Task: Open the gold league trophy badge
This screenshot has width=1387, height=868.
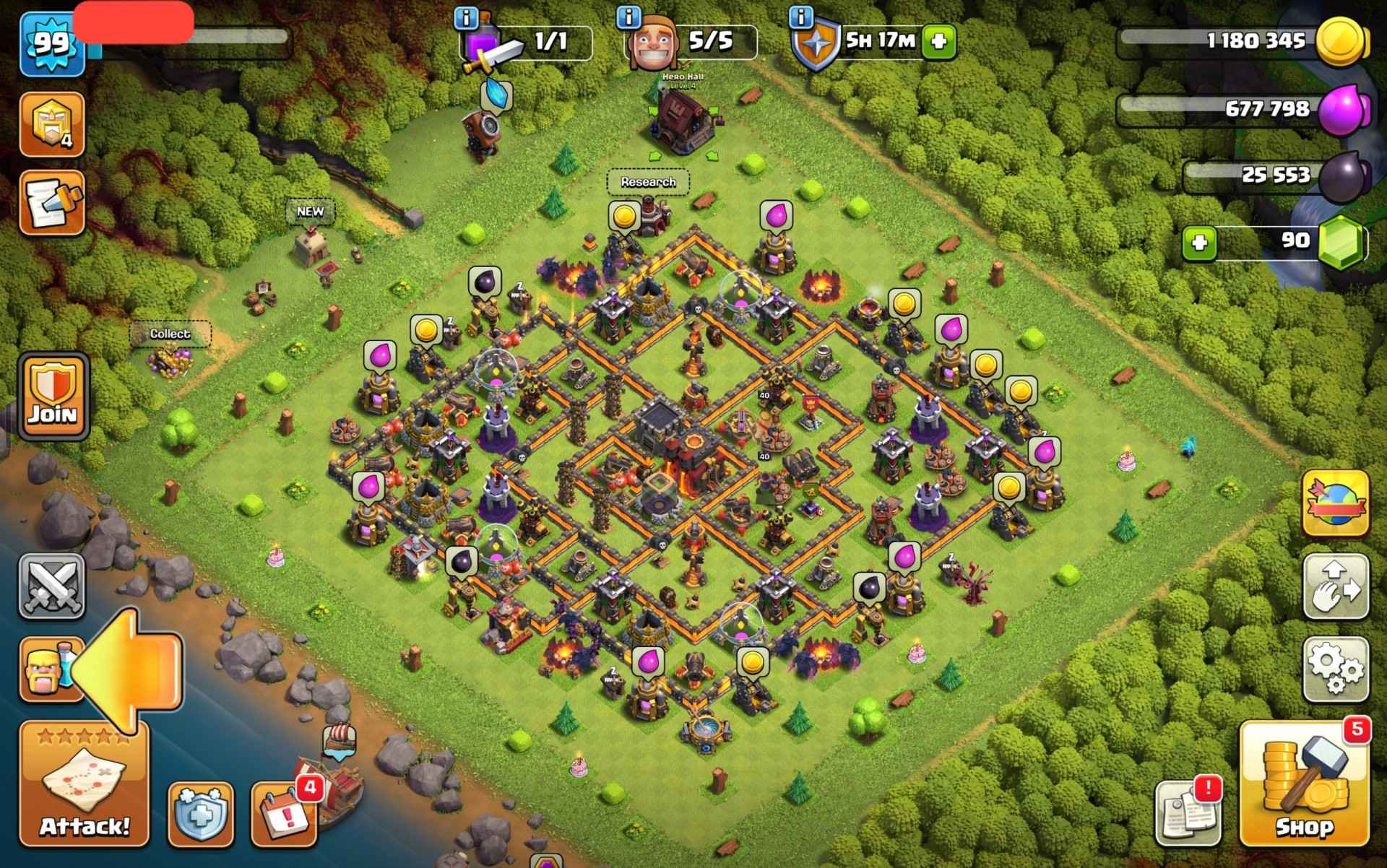Action: click(52, 124)
